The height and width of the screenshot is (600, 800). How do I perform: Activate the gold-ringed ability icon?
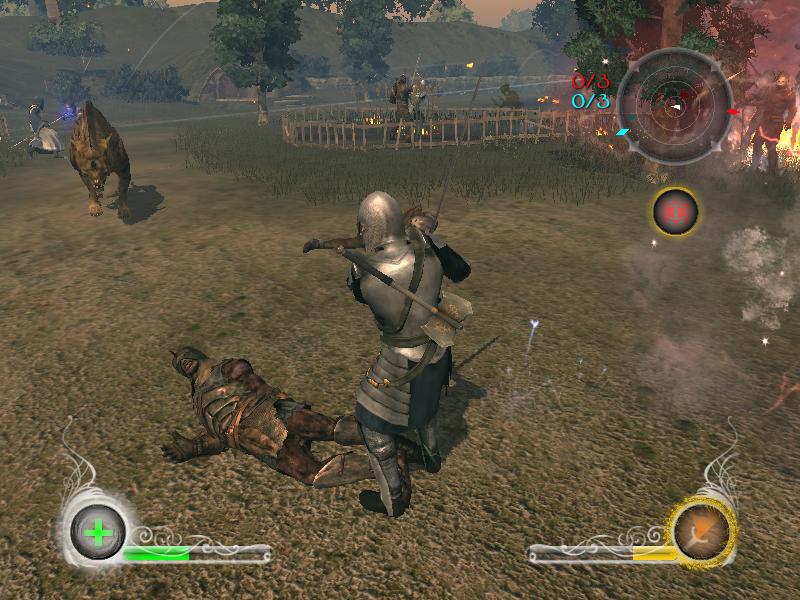(x=703, y=531)
